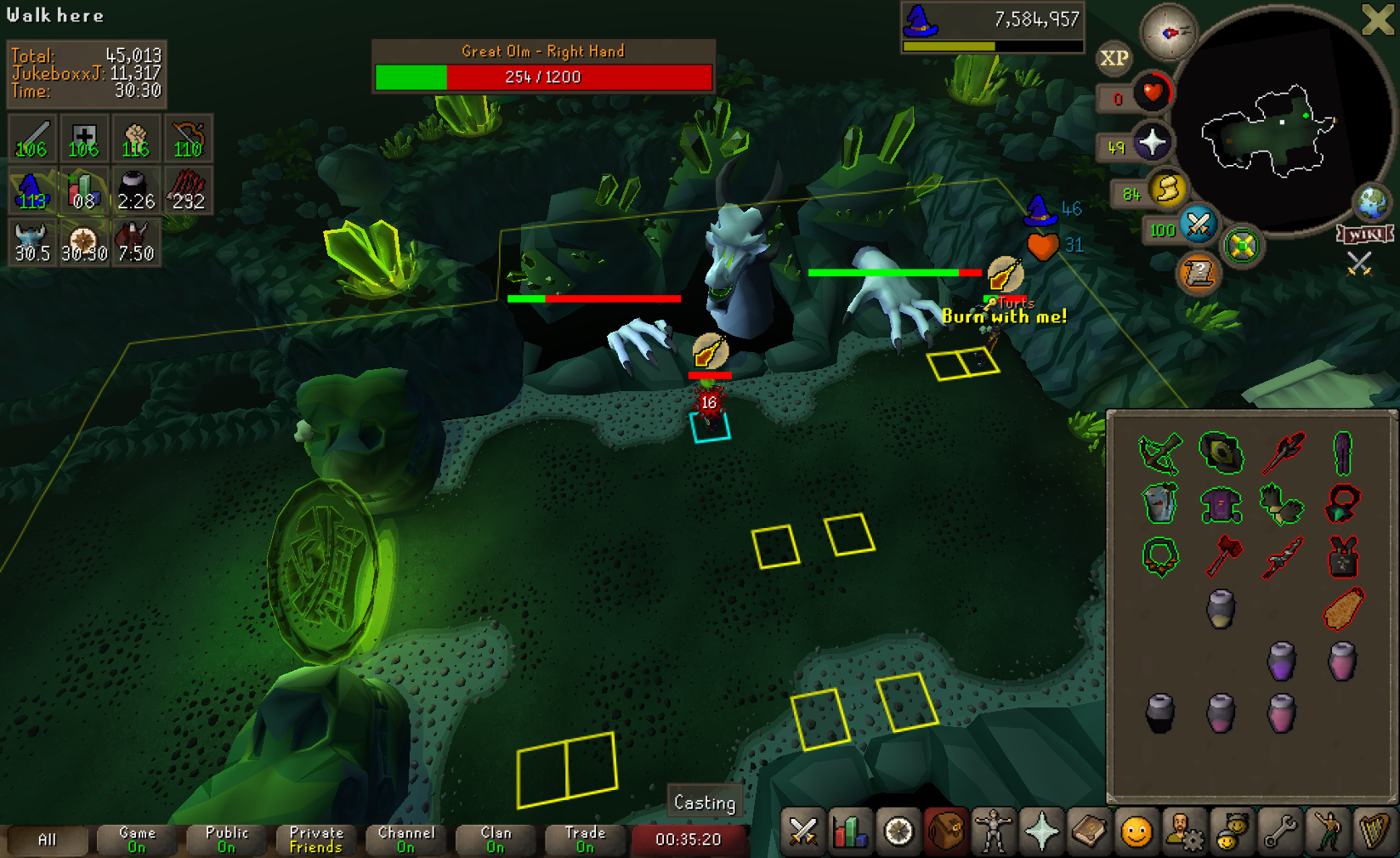1400x858 pixels.
Task: Click the Wiki lookup banner
Action: click(1365, 234)
